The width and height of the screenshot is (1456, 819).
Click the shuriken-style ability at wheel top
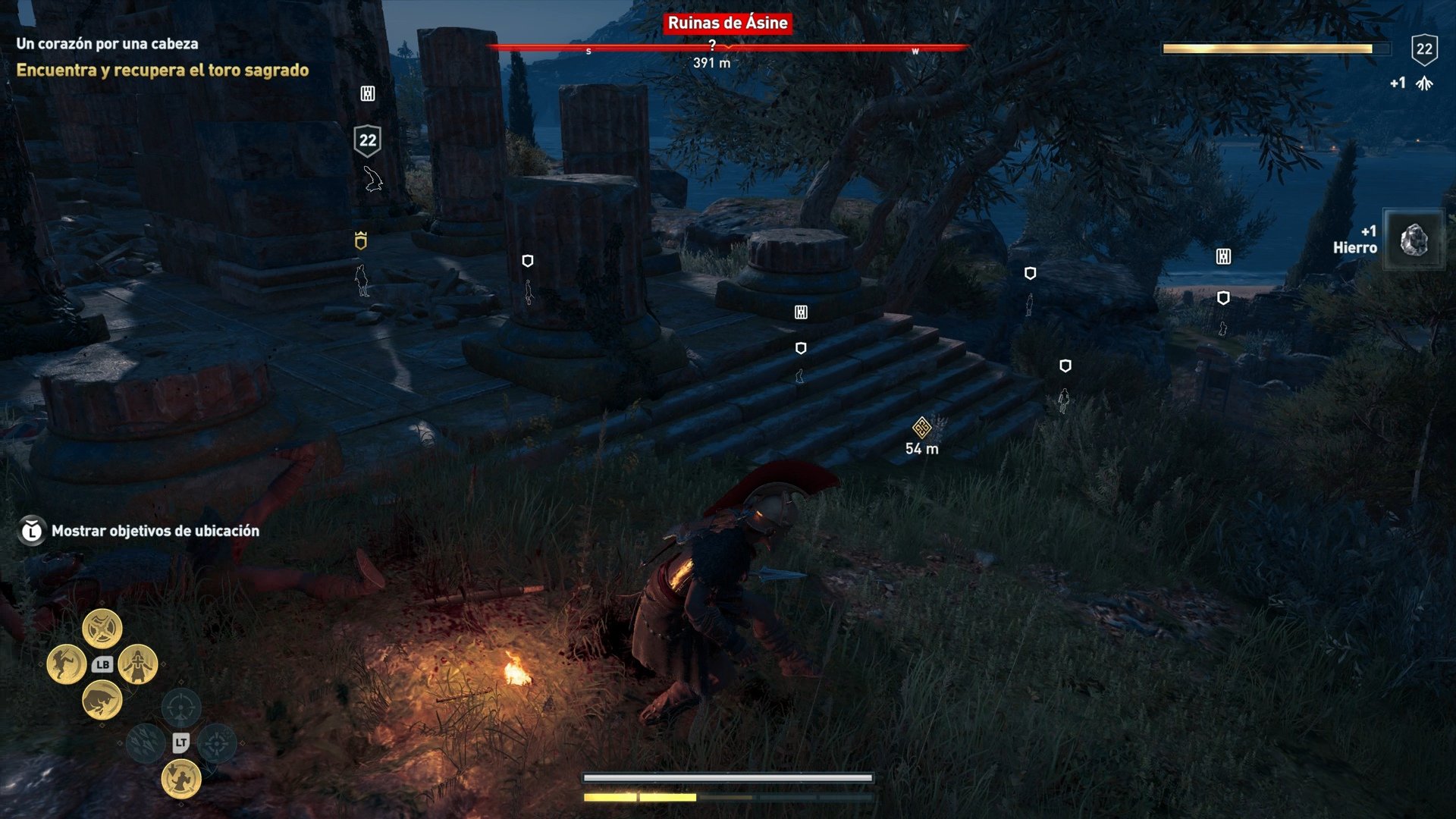coord(102,629)
